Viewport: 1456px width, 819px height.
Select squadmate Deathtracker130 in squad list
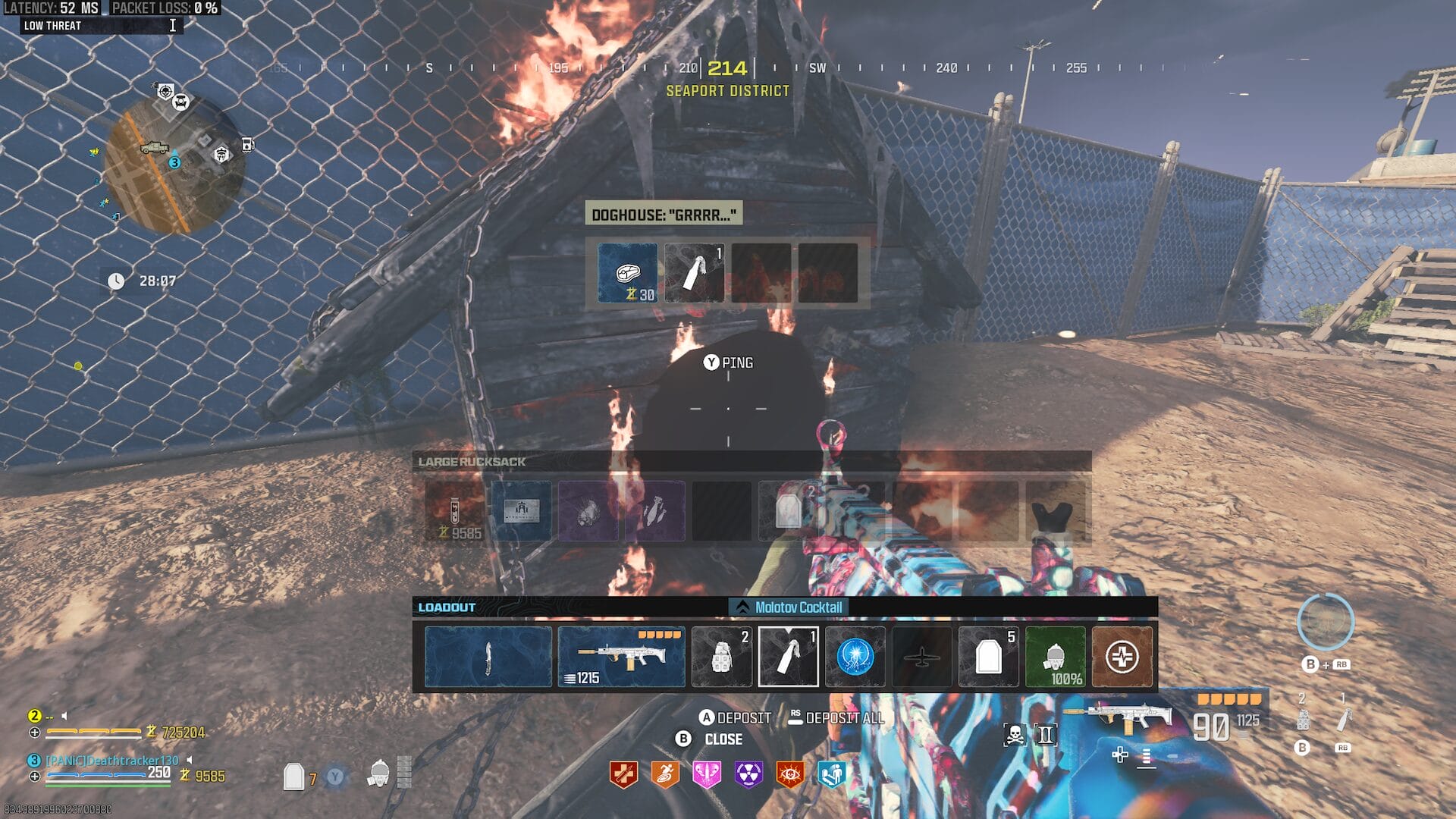click(112, 760)
